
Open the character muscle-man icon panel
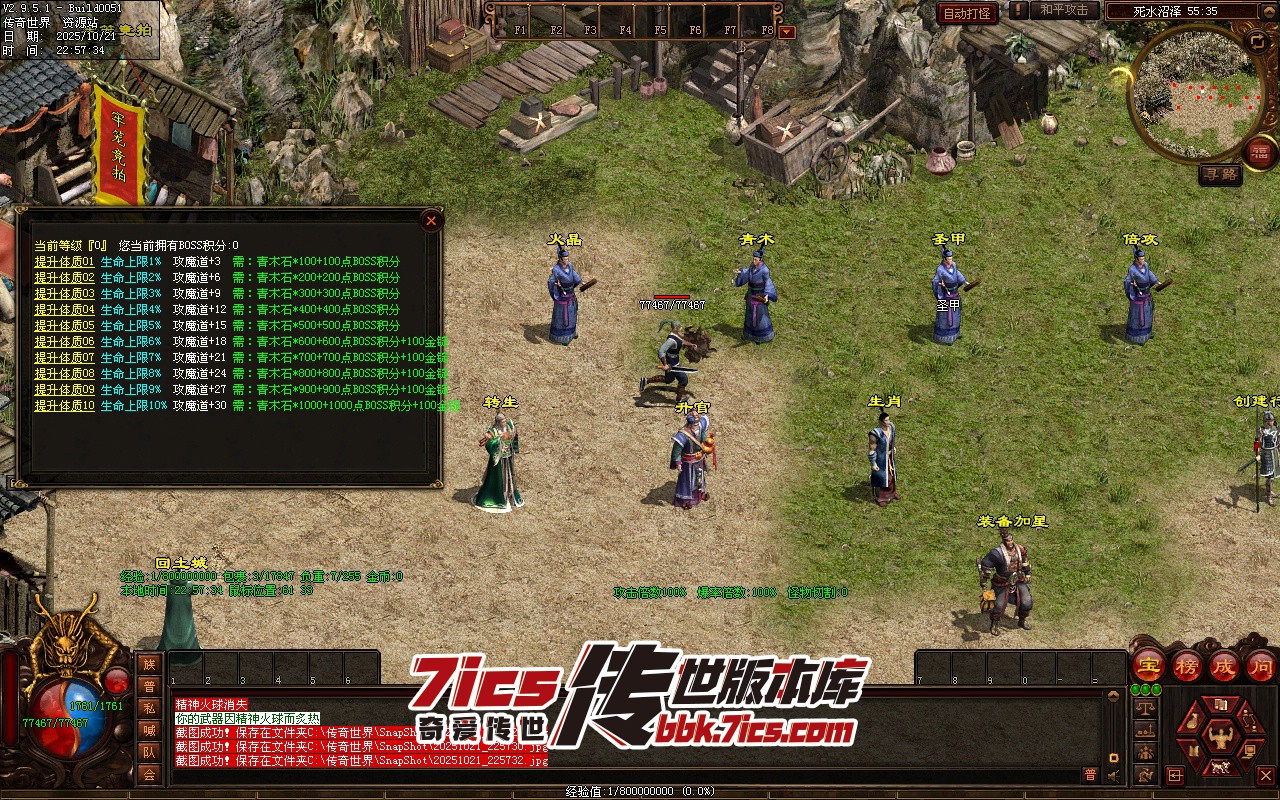(x=1219, y=736)
